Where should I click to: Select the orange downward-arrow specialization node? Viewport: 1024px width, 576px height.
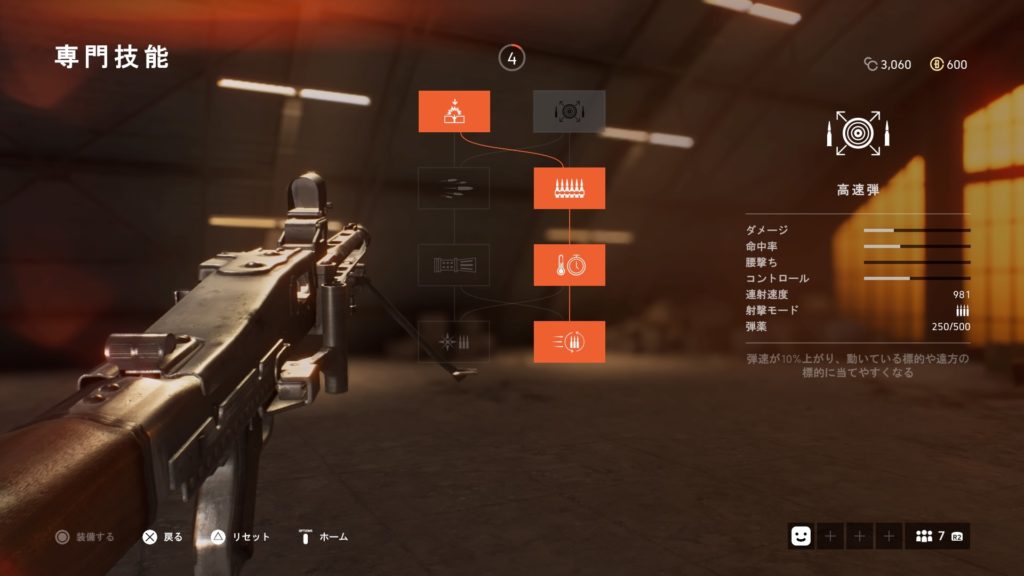pos(454,111)
